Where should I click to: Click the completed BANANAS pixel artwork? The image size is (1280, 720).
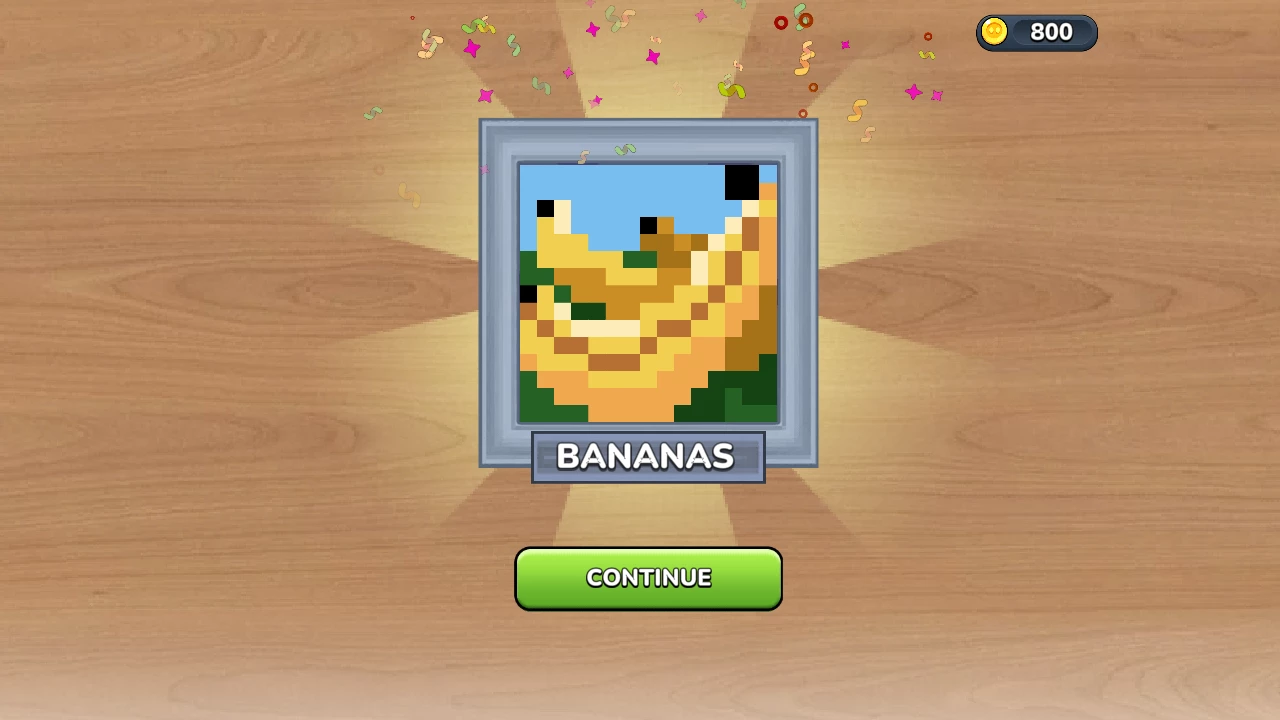coord(648,295)
